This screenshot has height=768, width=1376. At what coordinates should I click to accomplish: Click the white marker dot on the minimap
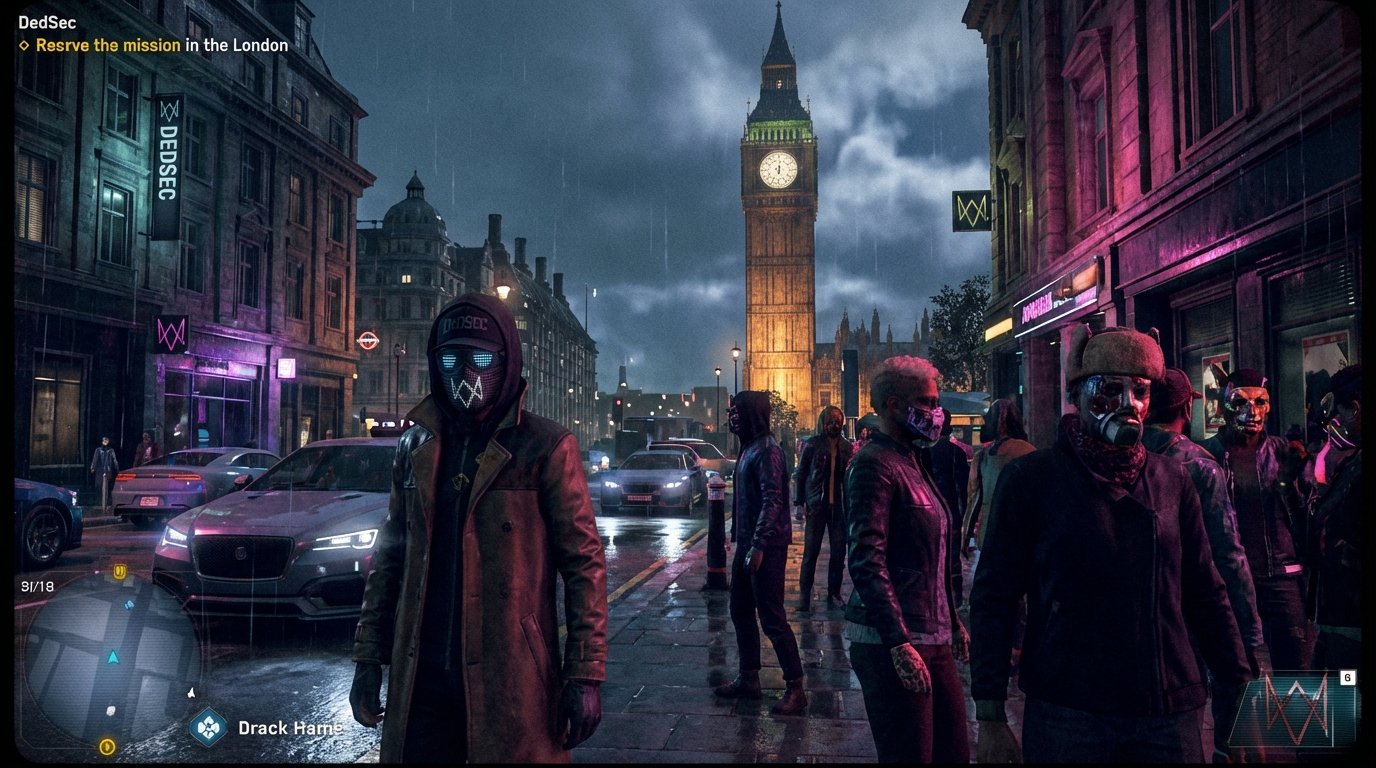pos(111,710)
